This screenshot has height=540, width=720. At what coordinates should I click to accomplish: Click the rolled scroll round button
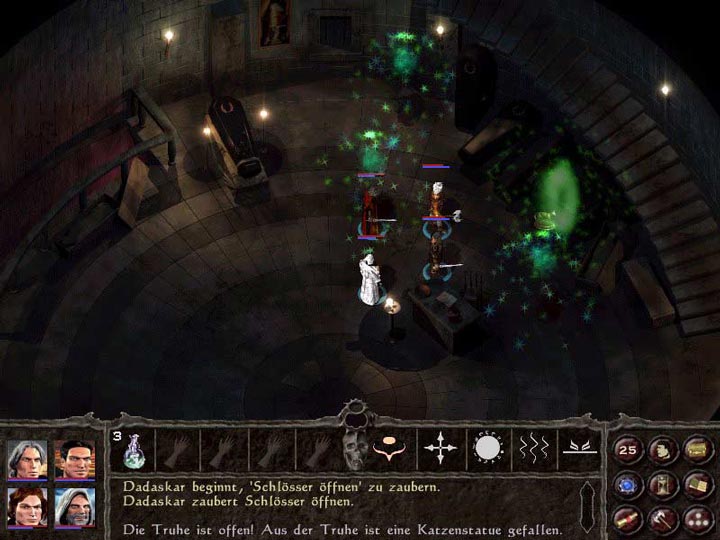tap(629, 519)
